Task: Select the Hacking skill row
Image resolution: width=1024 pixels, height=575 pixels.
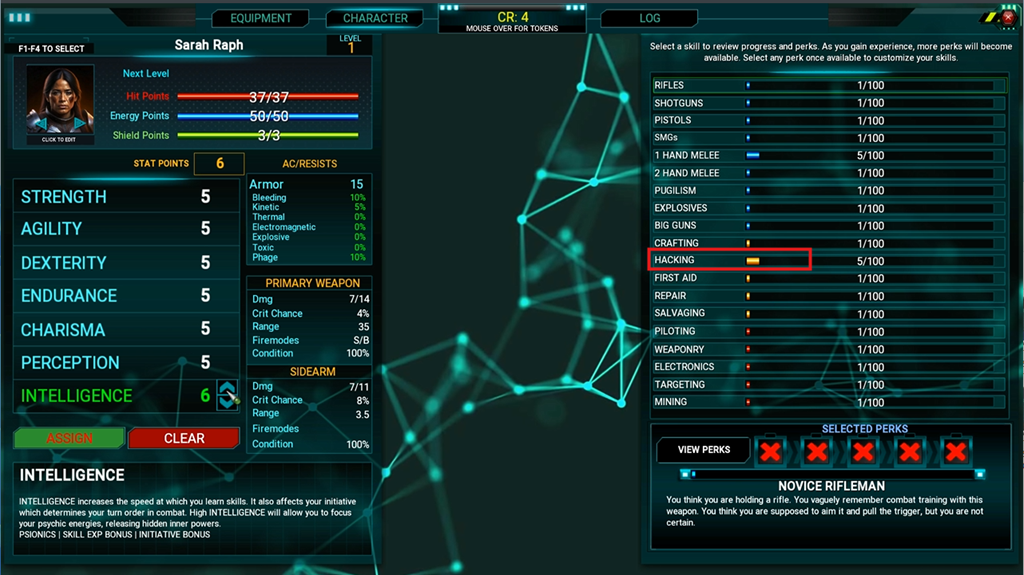Action: 730,260
